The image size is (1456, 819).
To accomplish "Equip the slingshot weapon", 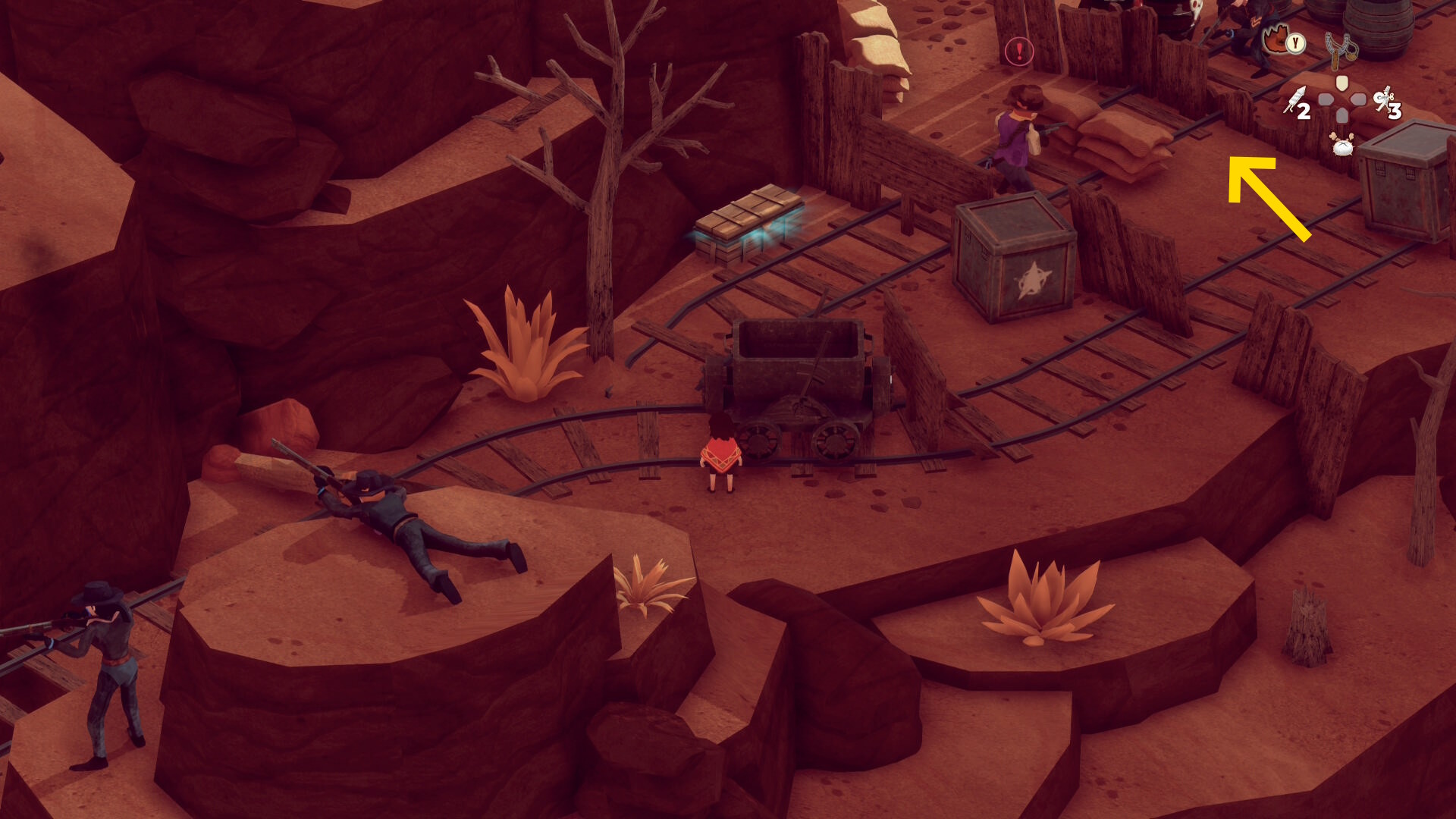I will coord(1341,49).
